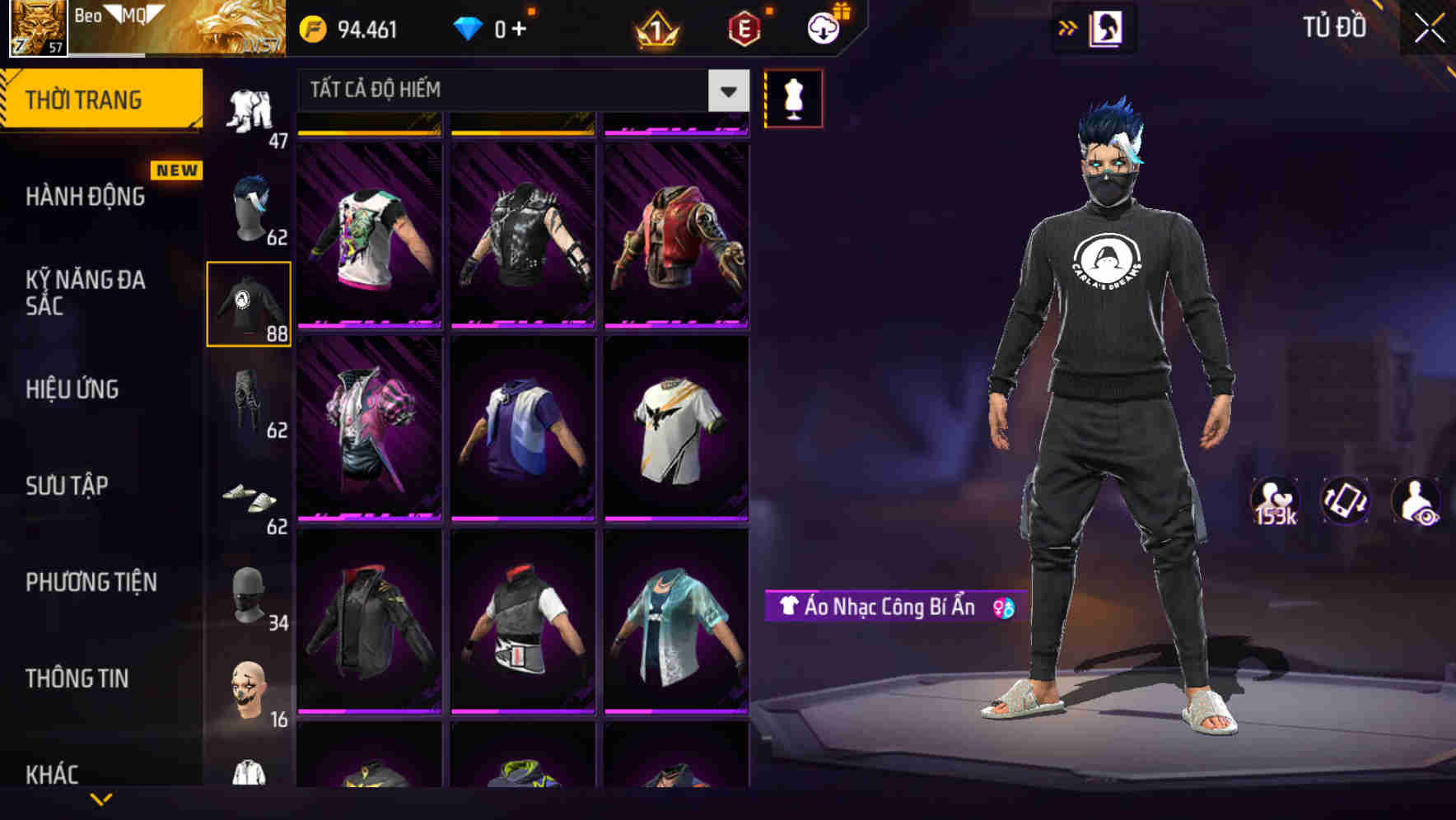The width and height of the screenshot is (1456, 820).
Task: Open the Beo player avatar thumbnail
Action: (x=36, y=27)
